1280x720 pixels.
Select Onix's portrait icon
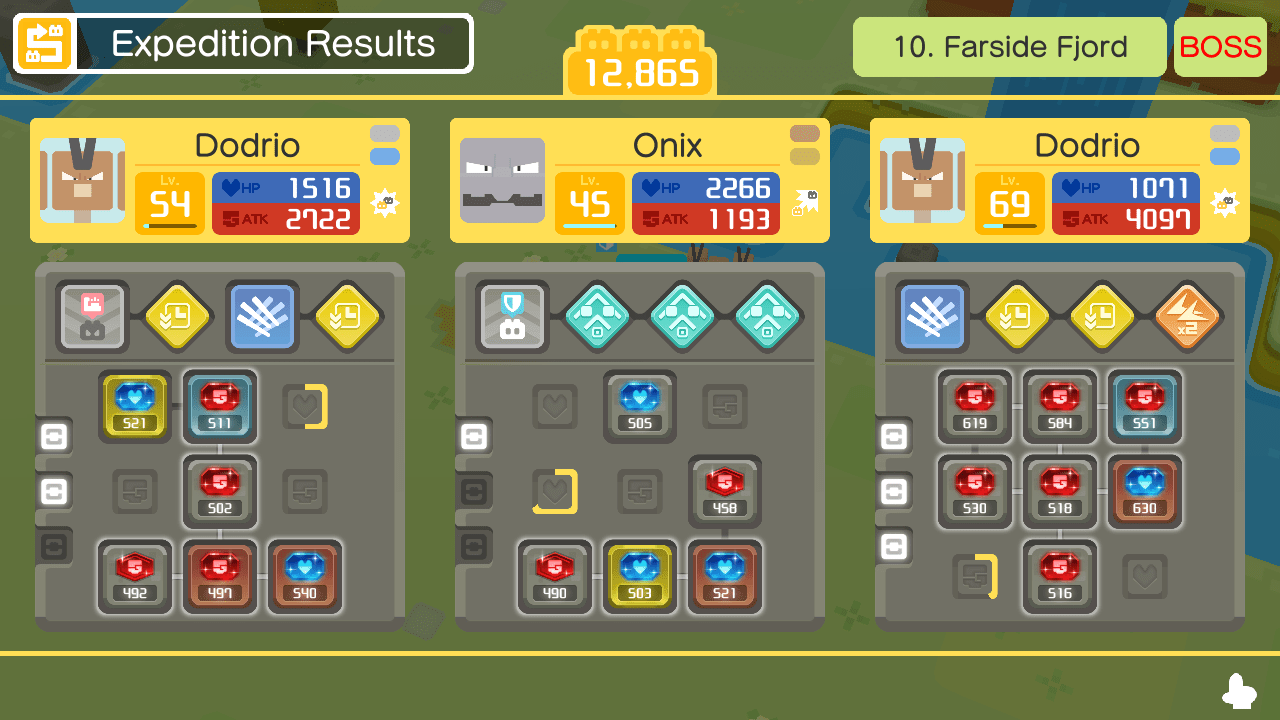point(502,180)
